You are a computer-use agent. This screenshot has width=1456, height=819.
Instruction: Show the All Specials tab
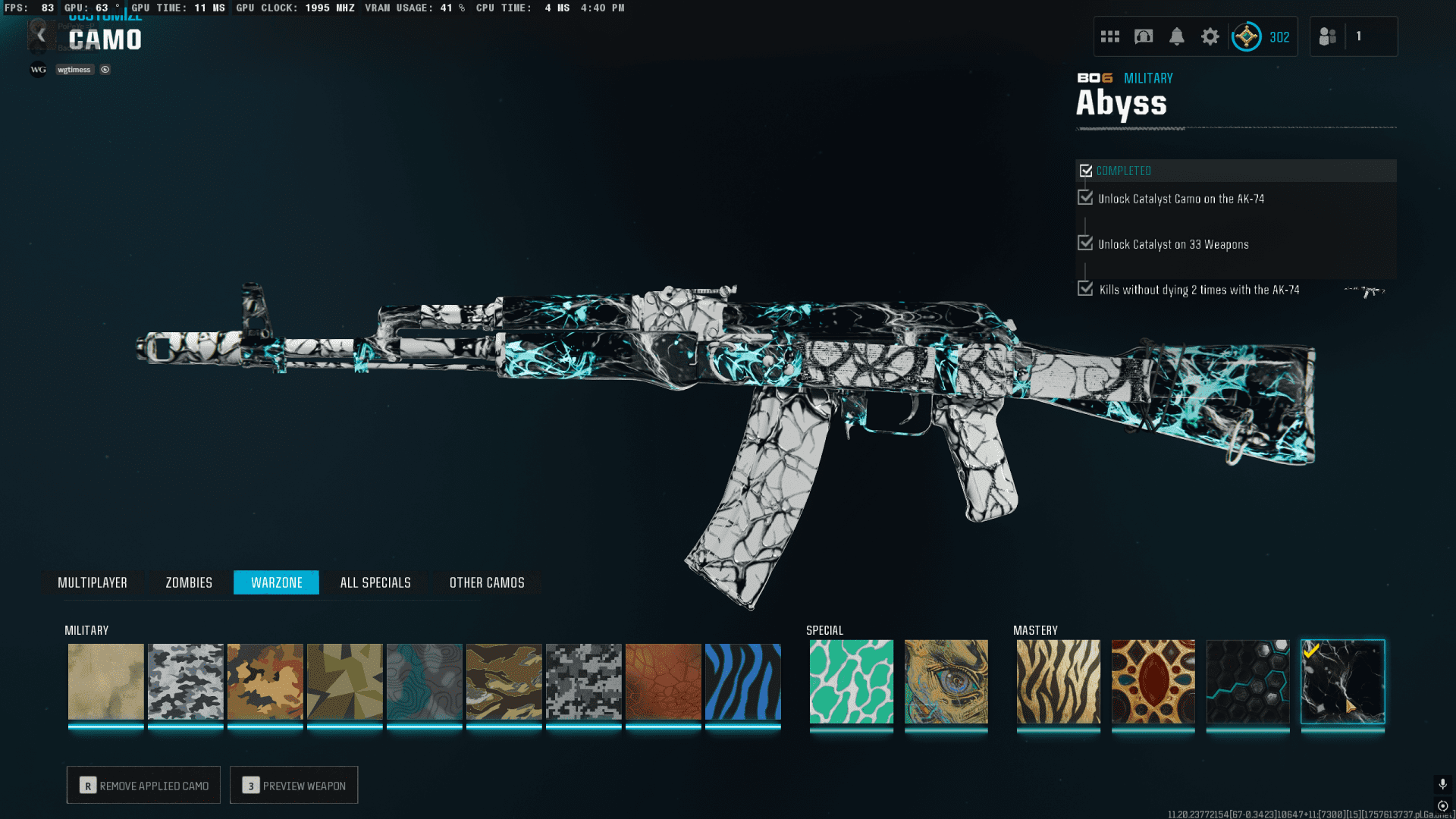pyautogui.click(x=375, y=582)
